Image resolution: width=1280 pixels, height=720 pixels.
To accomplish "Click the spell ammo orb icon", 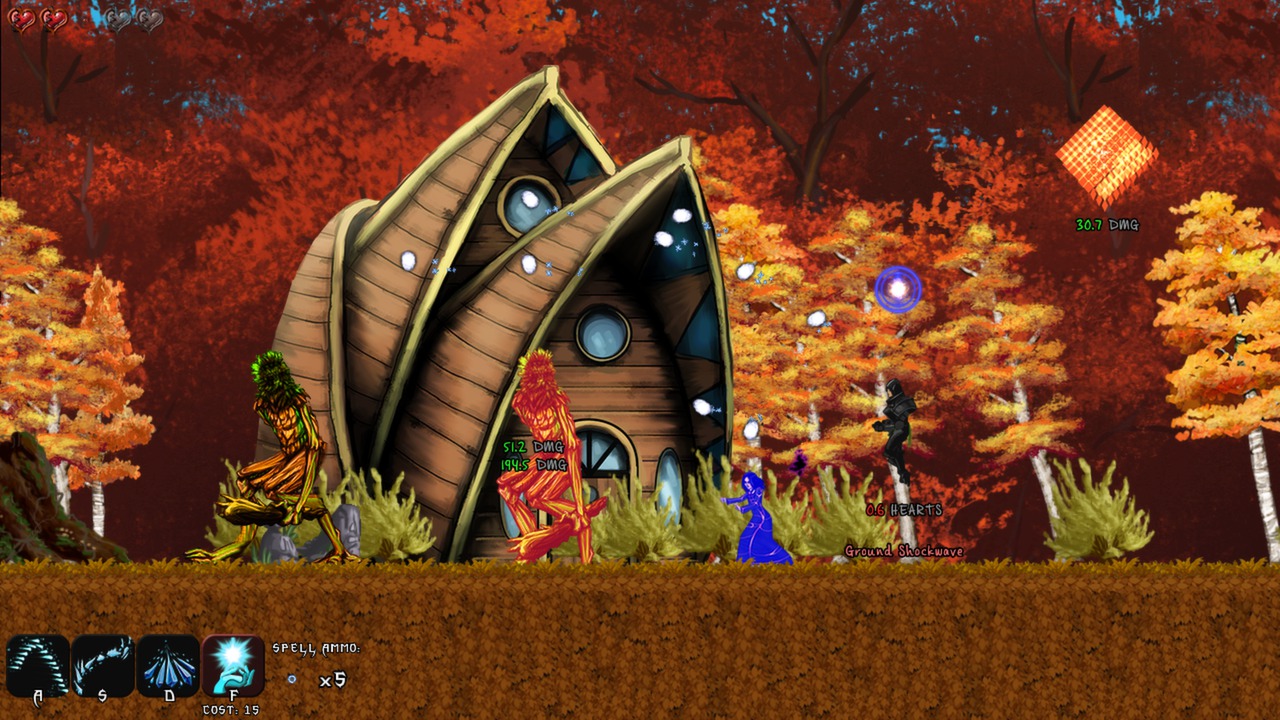I will [x=290, y=678].
